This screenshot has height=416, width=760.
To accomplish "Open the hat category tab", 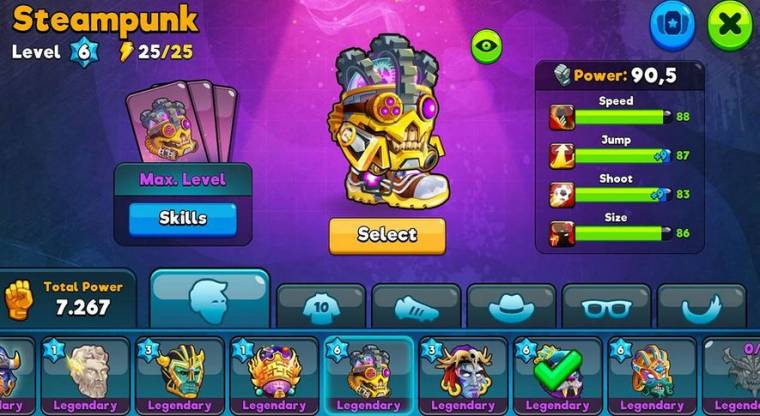I will tap(511, 307).
